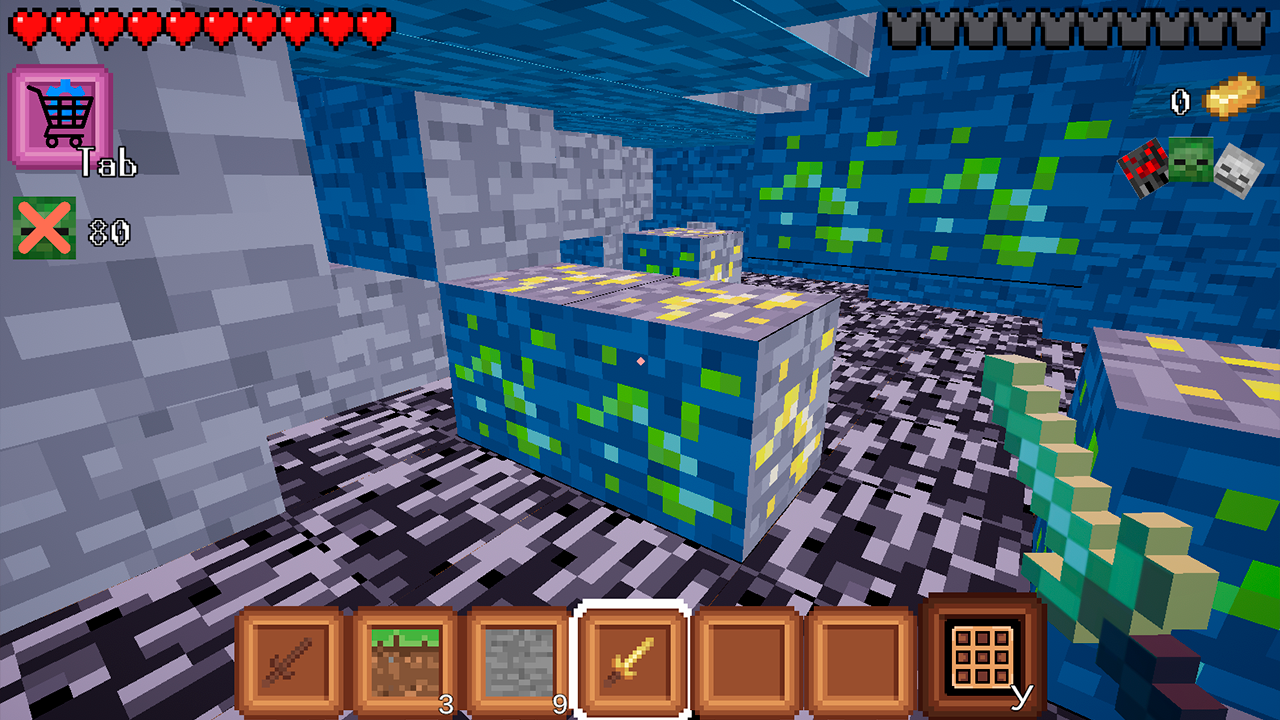
Task: Click the 0 count above the gold ingot
Action: (1182, 100)
